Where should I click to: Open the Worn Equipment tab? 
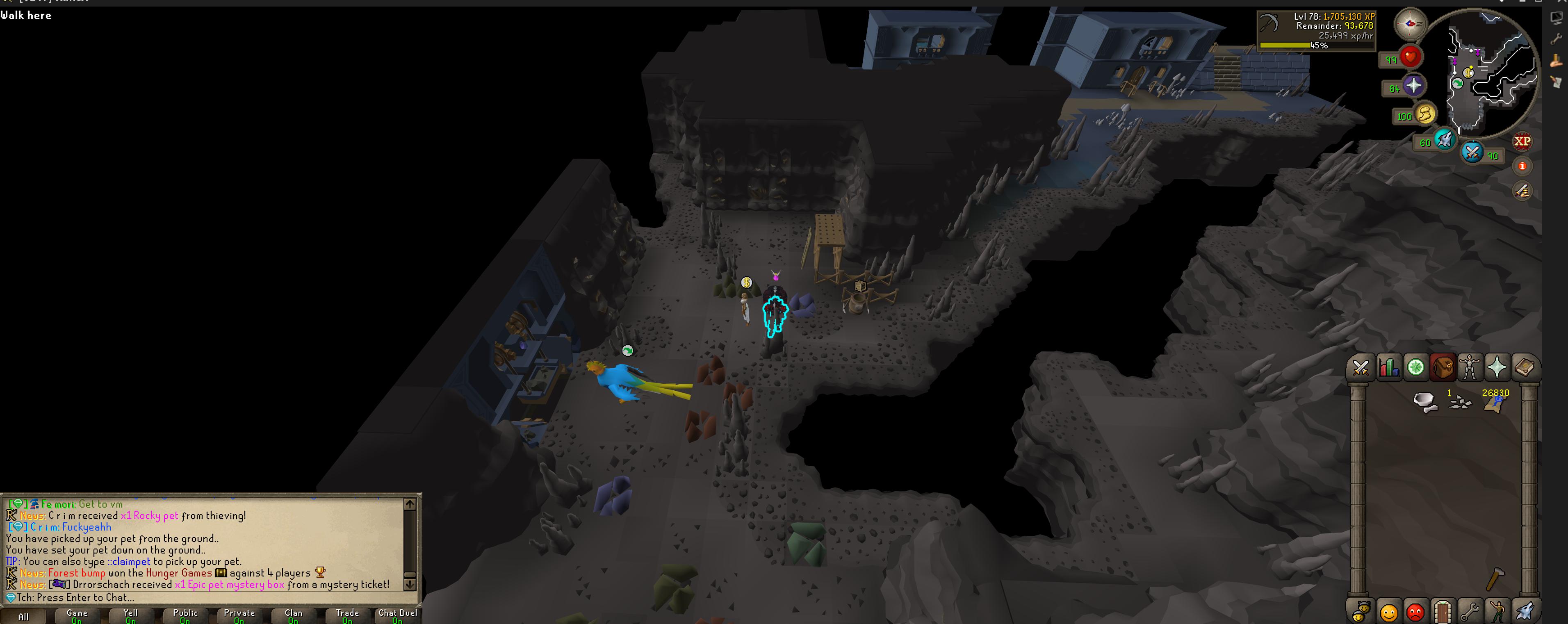[1470, 368]
